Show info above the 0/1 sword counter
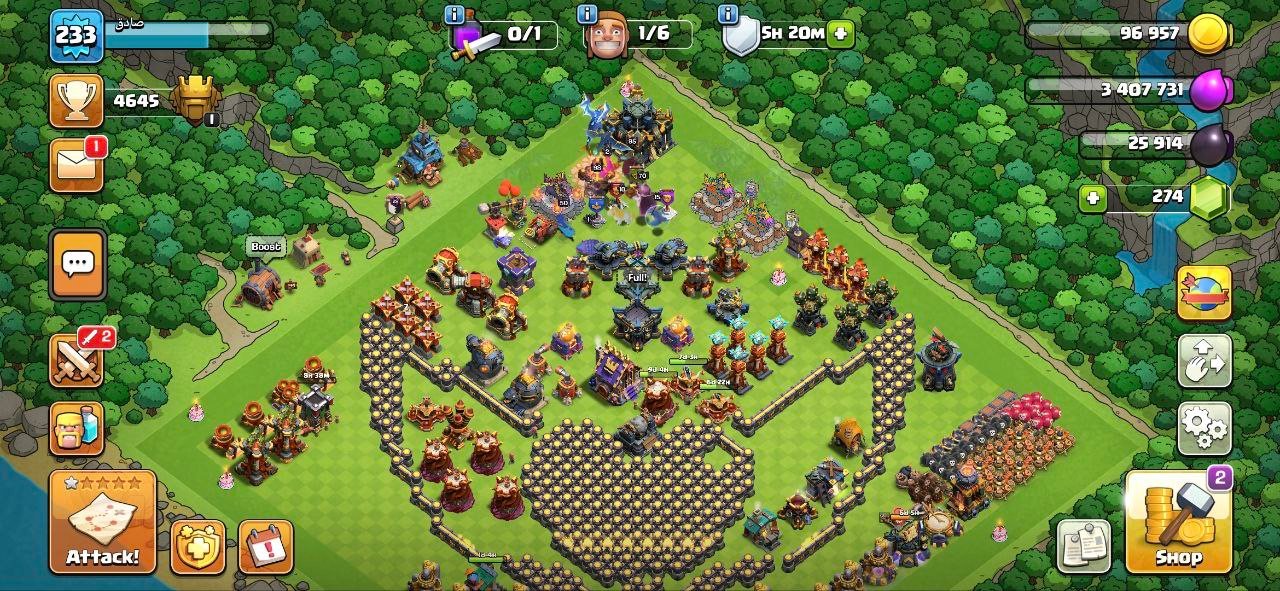This screenshot has width=1280, height=591. [x=454, y=14]
